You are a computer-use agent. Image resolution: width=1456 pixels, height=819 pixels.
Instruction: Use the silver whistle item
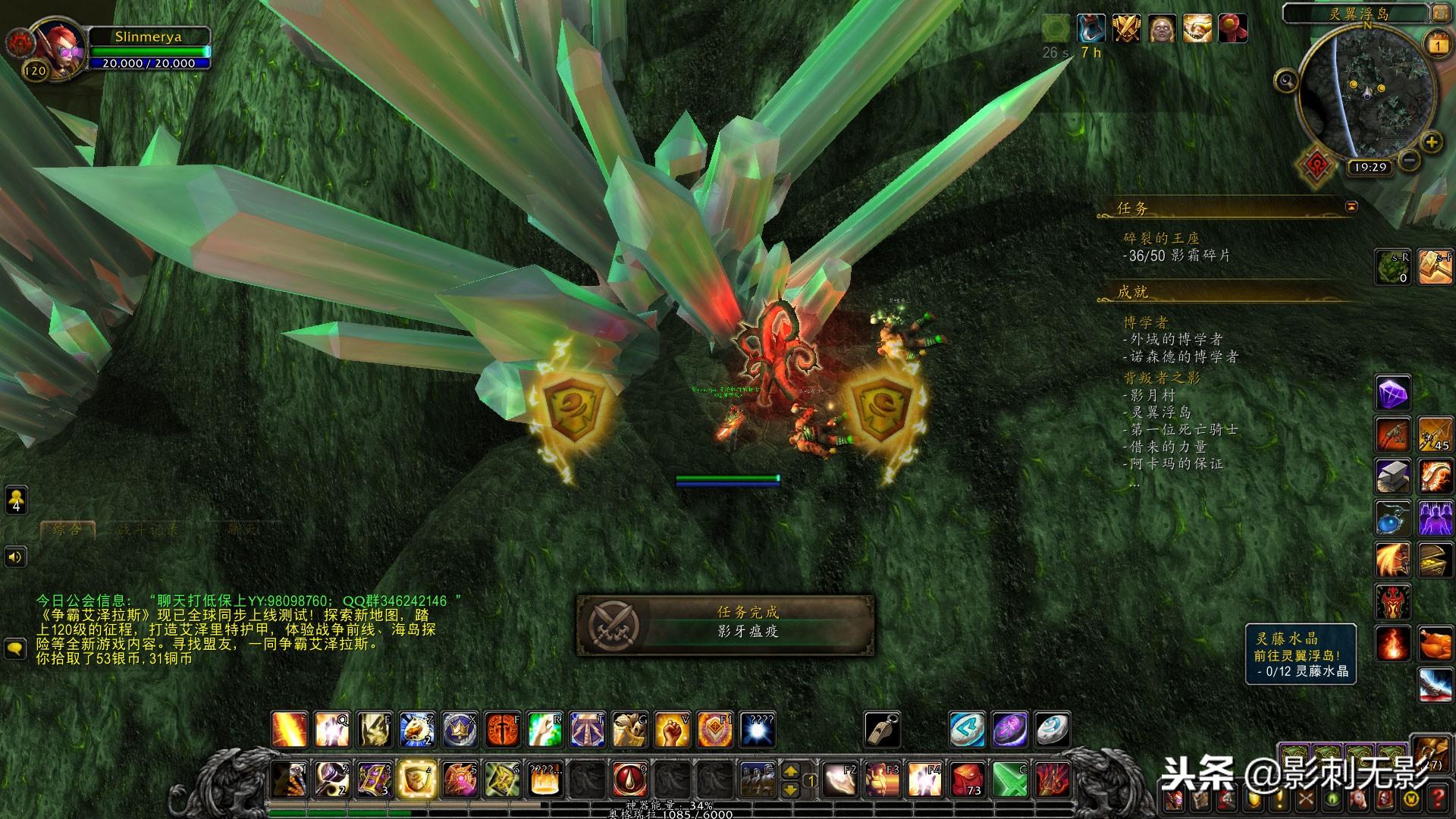(883, 730)
